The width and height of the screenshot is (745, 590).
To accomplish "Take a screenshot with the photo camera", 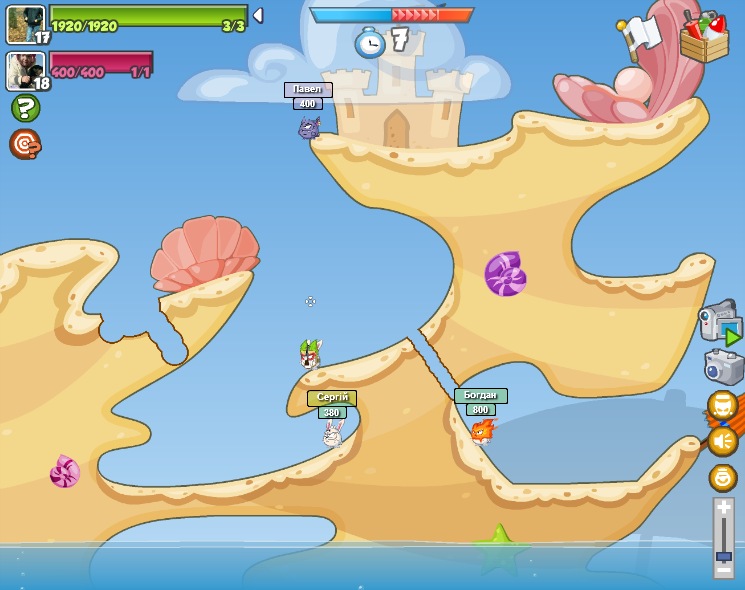I will (723, 367).
